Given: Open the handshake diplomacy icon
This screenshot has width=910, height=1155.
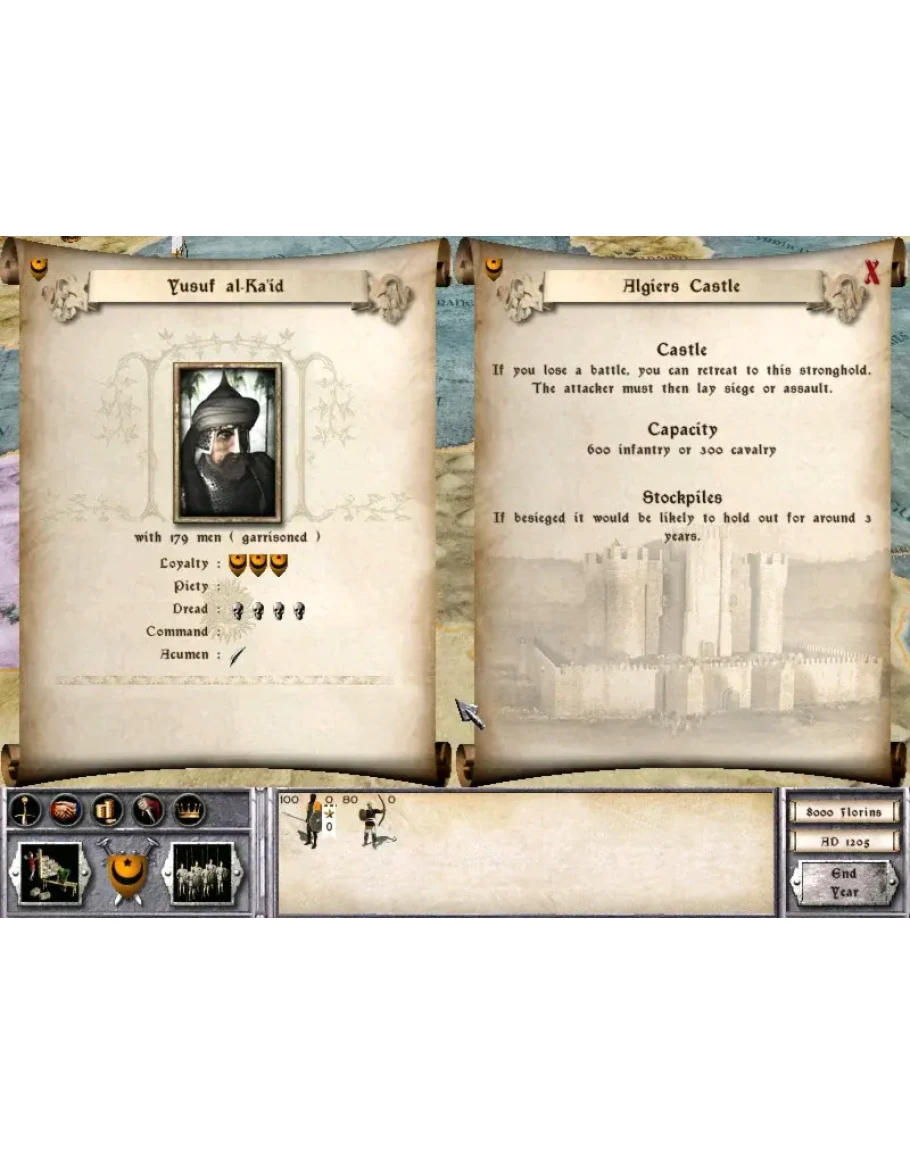Looking at the screenshot, I should [66, 809].
